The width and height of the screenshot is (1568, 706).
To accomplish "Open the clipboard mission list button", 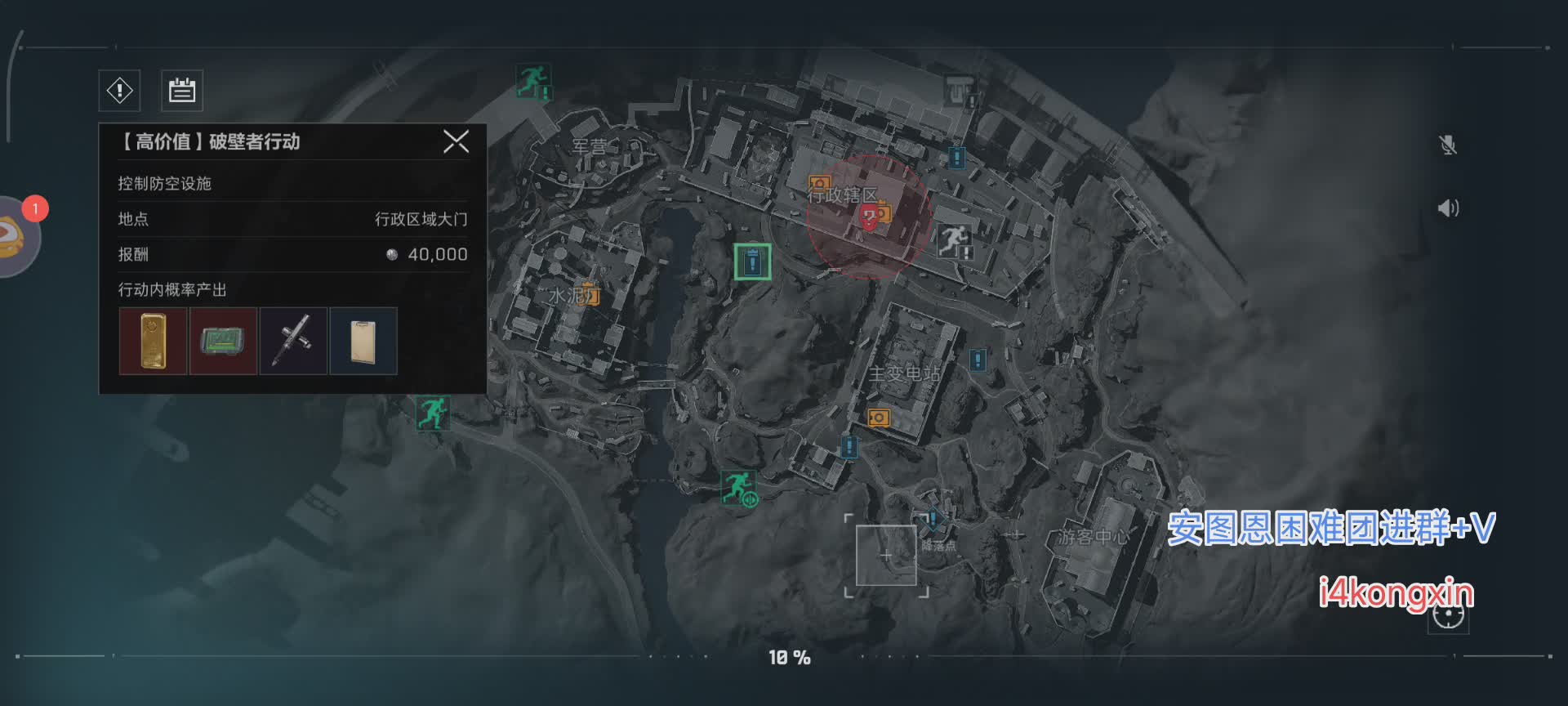I will [181, 90].
